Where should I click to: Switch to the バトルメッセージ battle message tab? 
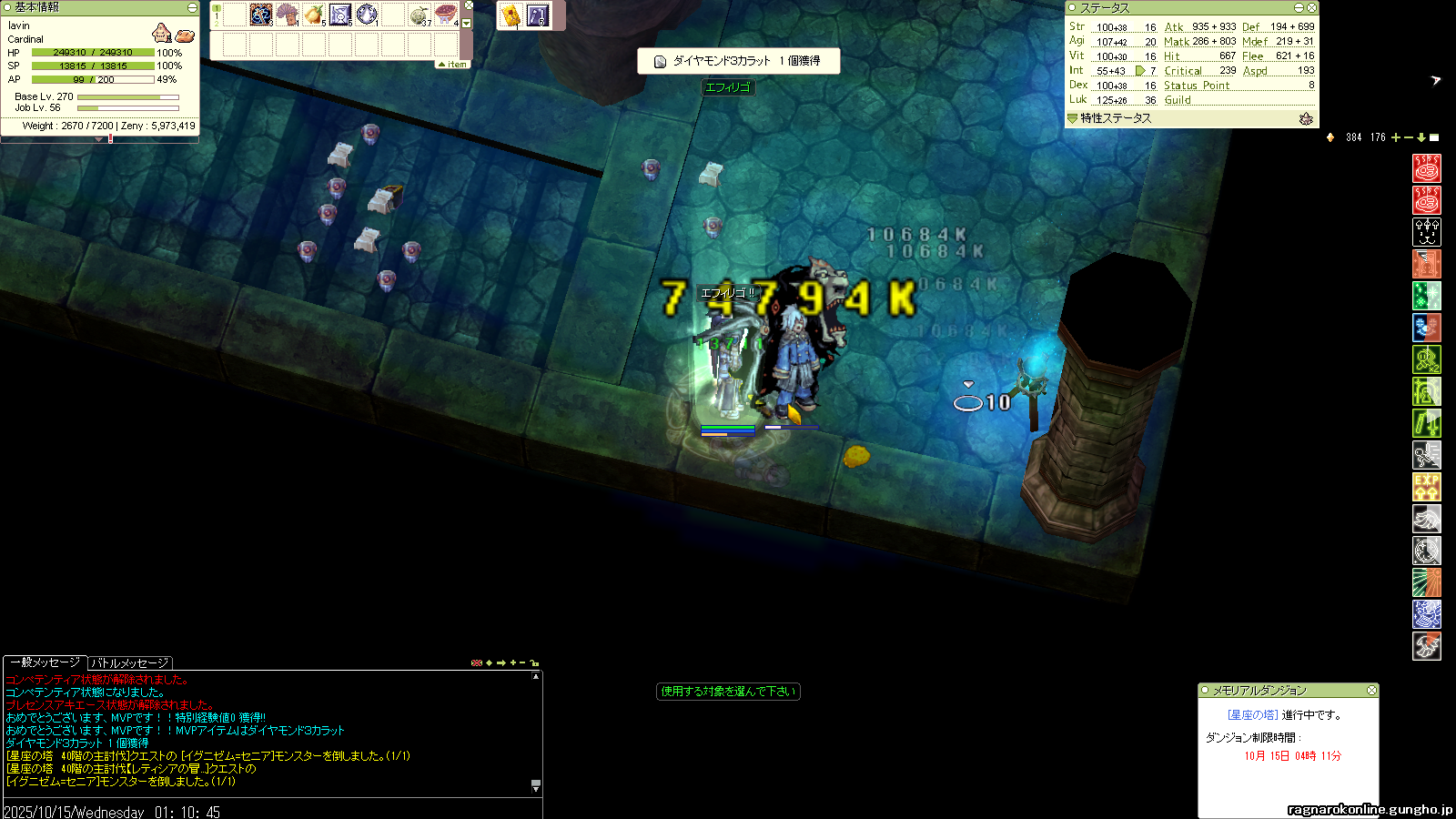point(129,663)
